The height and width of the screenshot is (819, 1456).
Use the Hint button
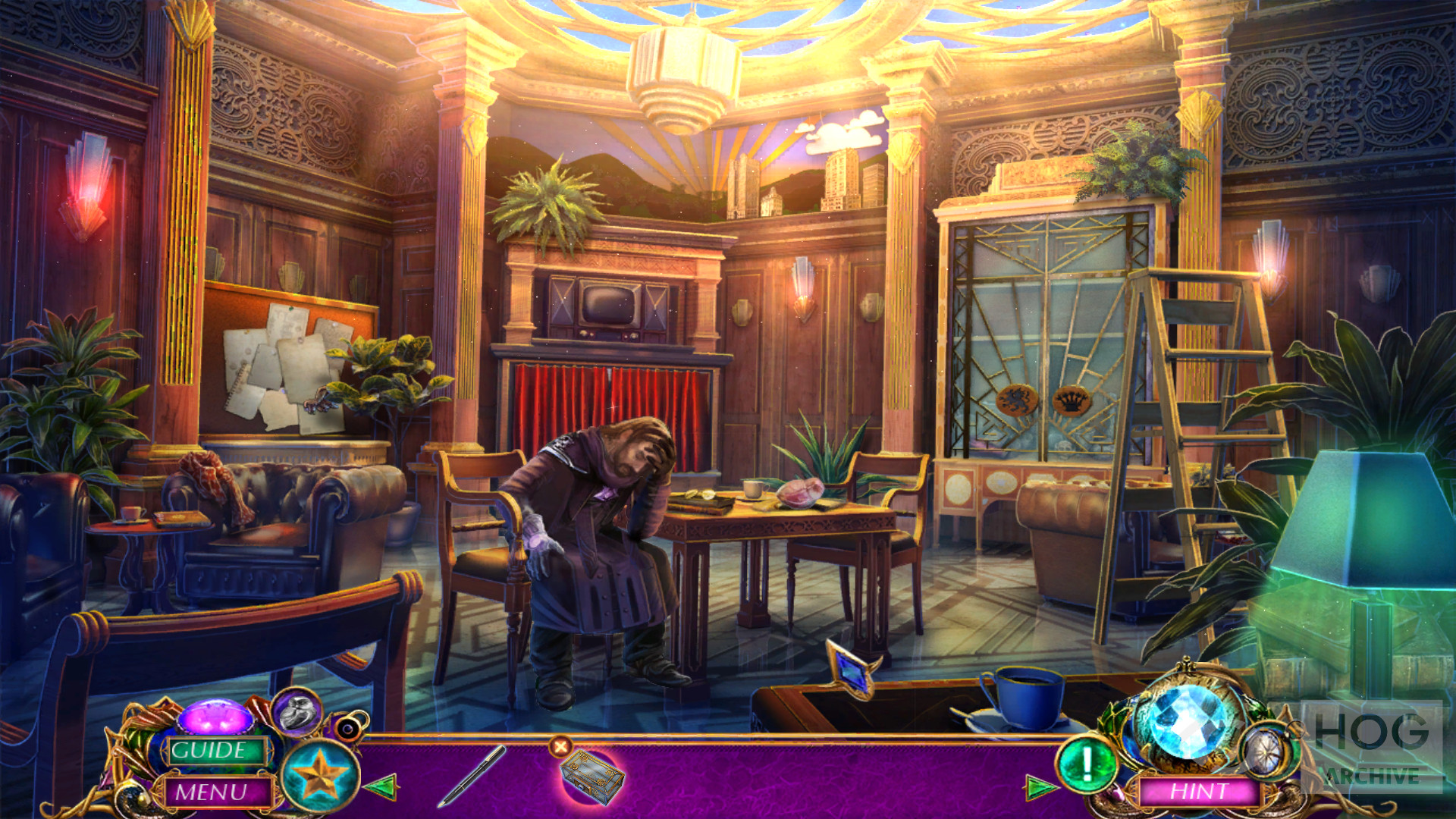[x=1200, y=792]
